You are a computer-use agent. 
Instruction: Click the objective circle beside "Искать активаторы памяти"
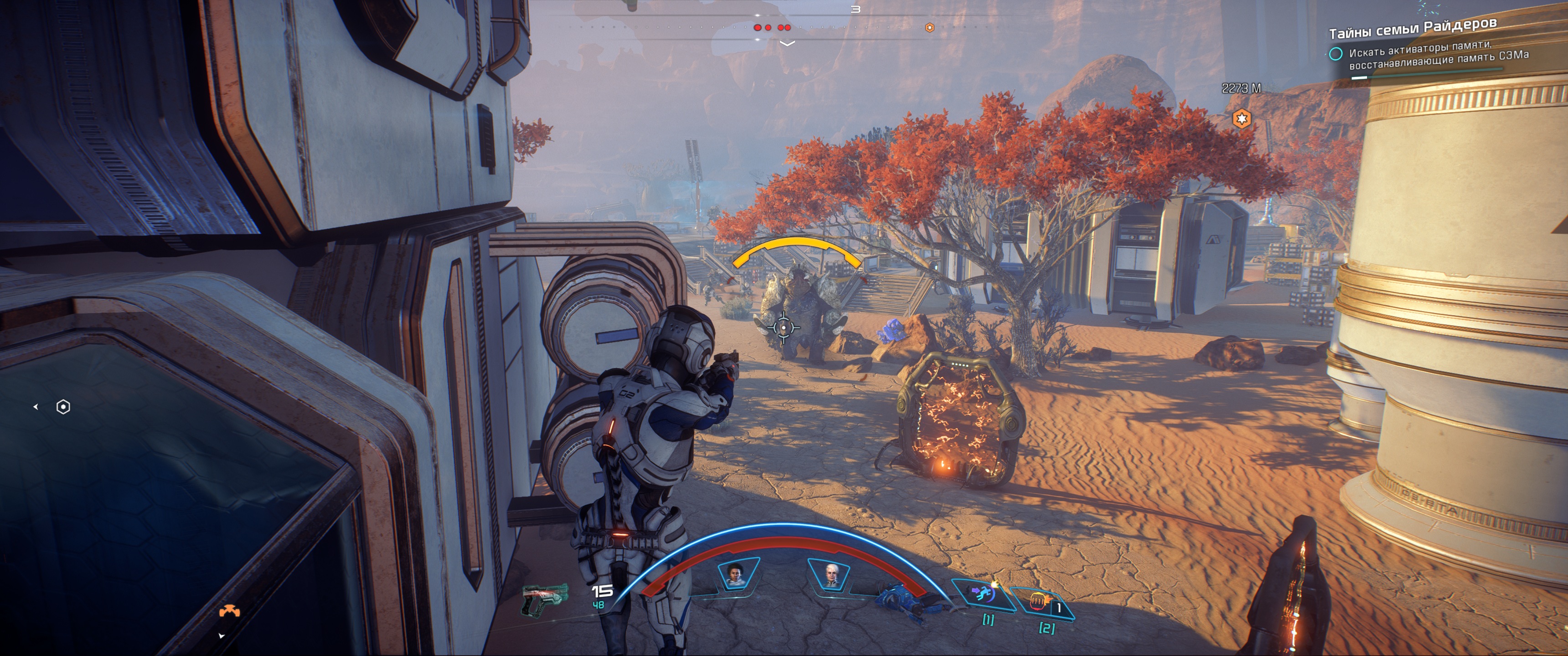coord(1336,54)
